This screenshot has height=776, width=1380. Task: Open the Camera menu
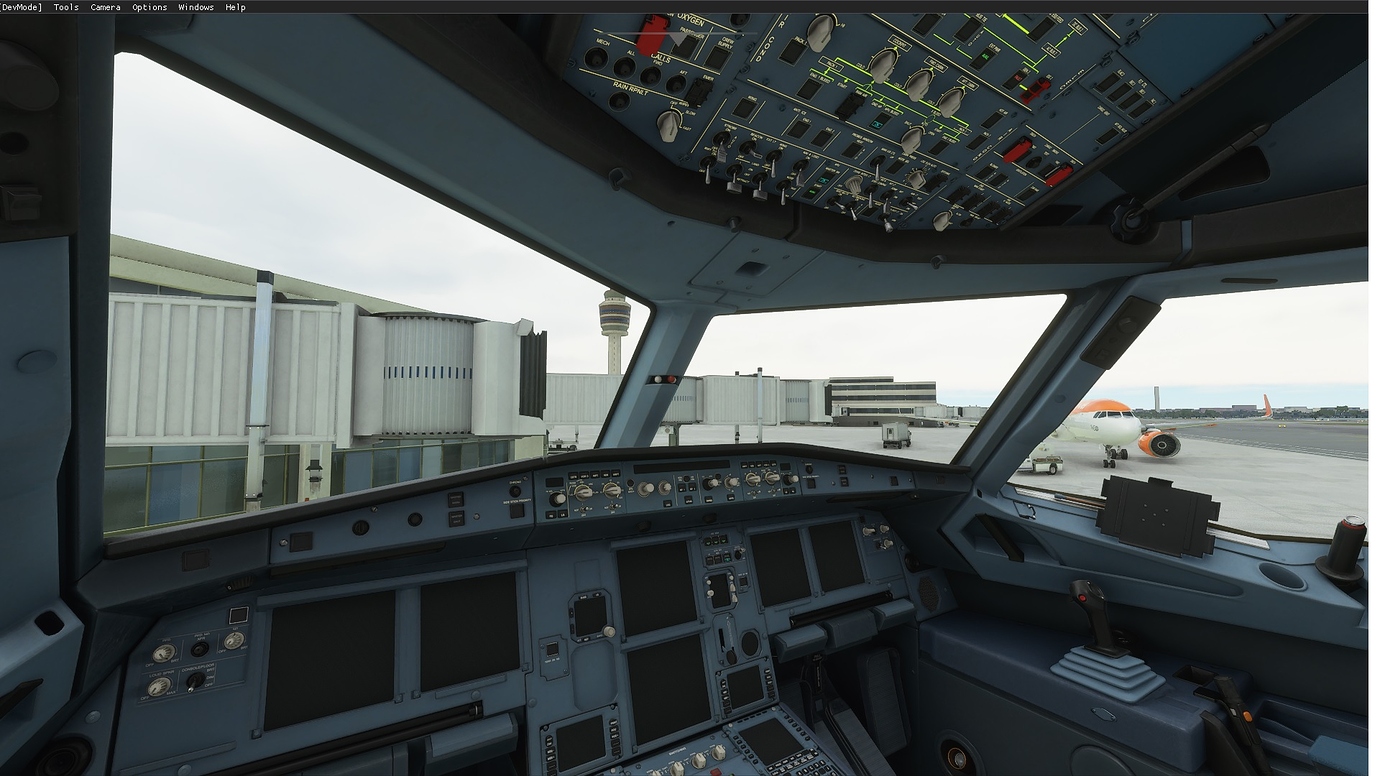pyautogui.click(x=105, y=7)
